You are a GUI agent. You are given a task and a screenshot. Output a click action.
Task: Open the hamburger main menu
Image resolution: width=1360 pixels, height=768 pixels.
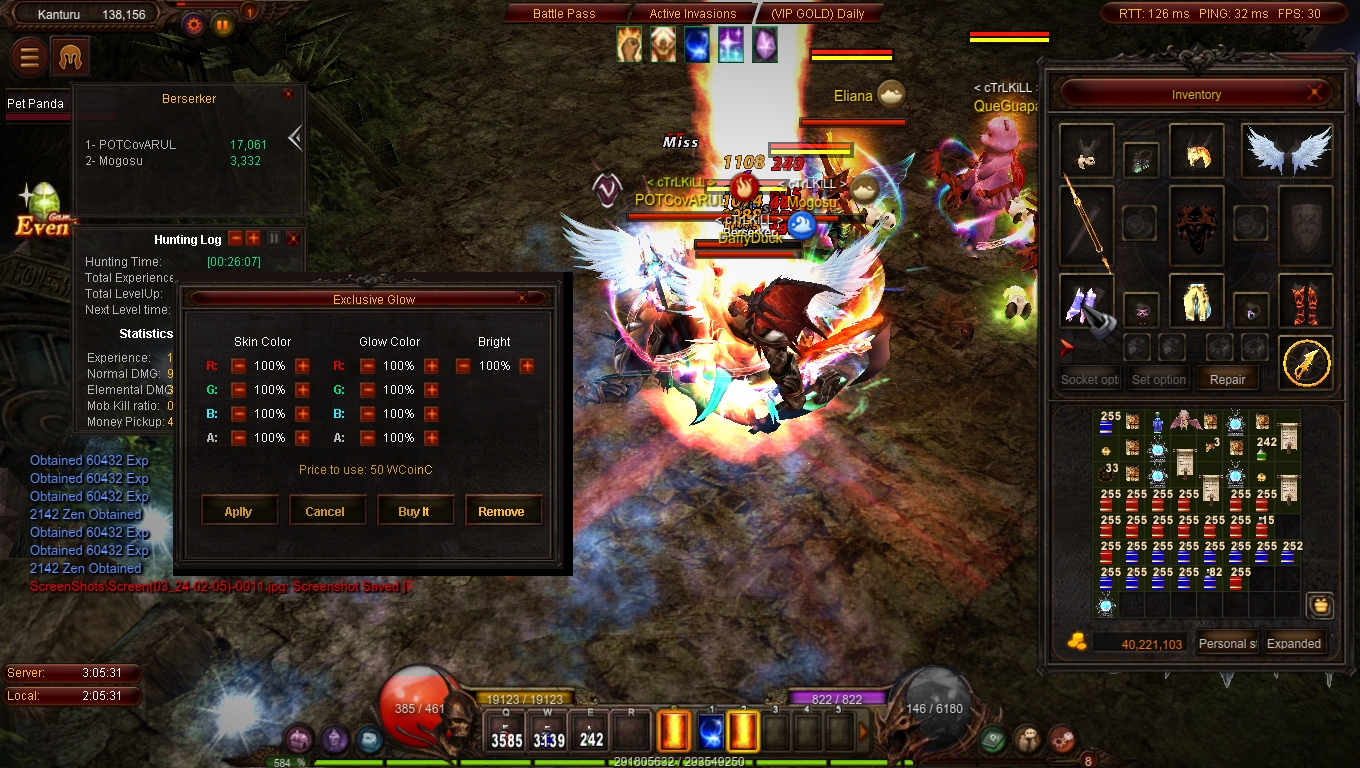click(30, 58)
